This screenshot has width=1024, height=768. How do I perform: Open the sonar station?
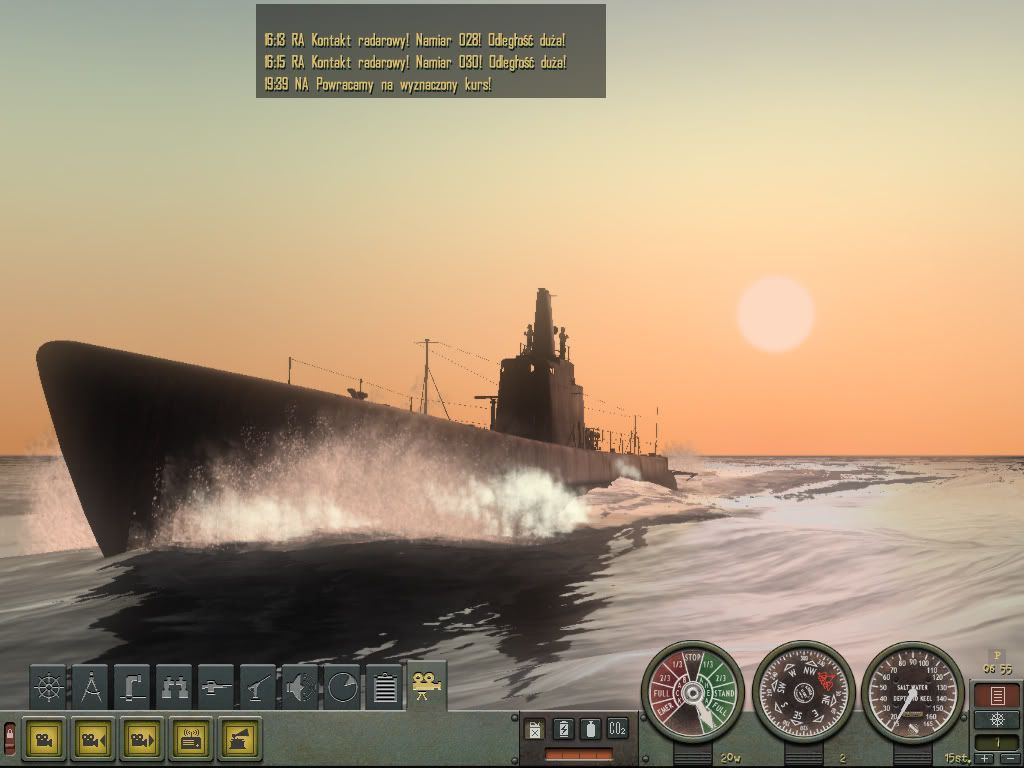point(300,687)
